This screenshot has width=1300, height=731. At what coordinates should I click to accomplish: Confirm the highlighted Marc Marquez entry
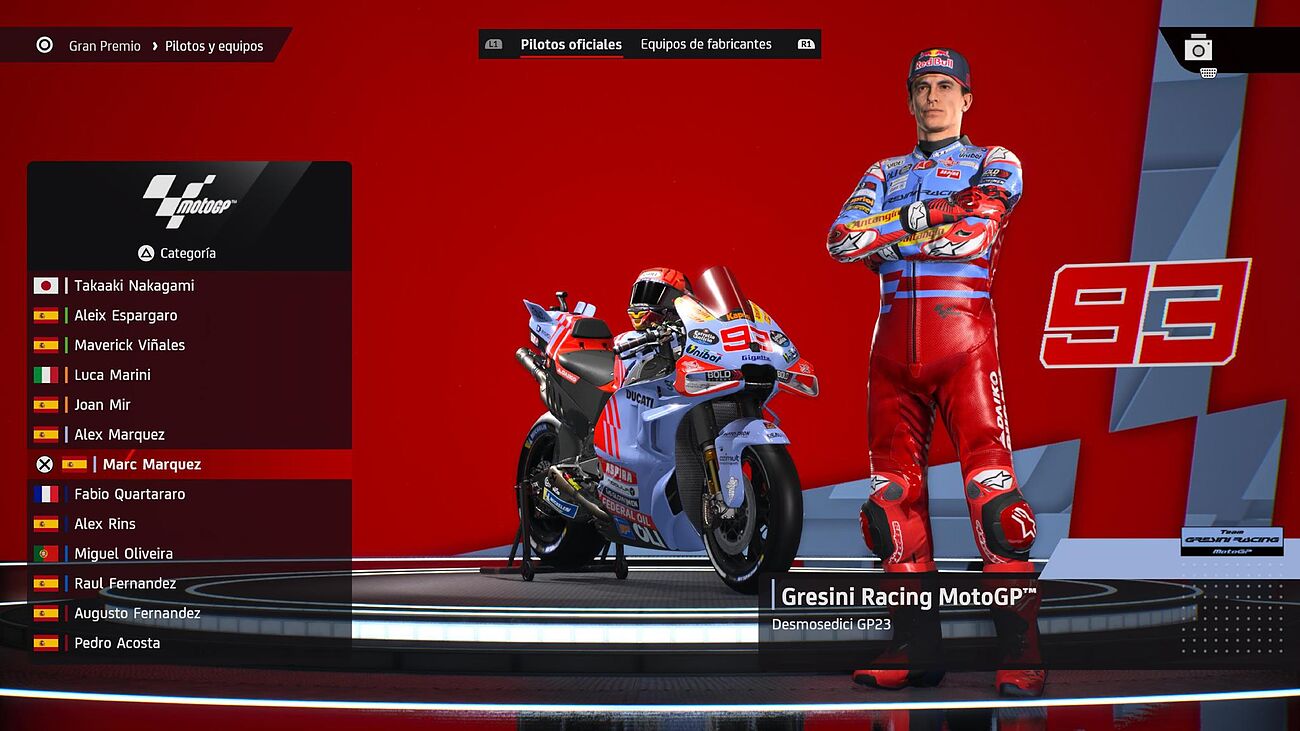coord(151,465)
